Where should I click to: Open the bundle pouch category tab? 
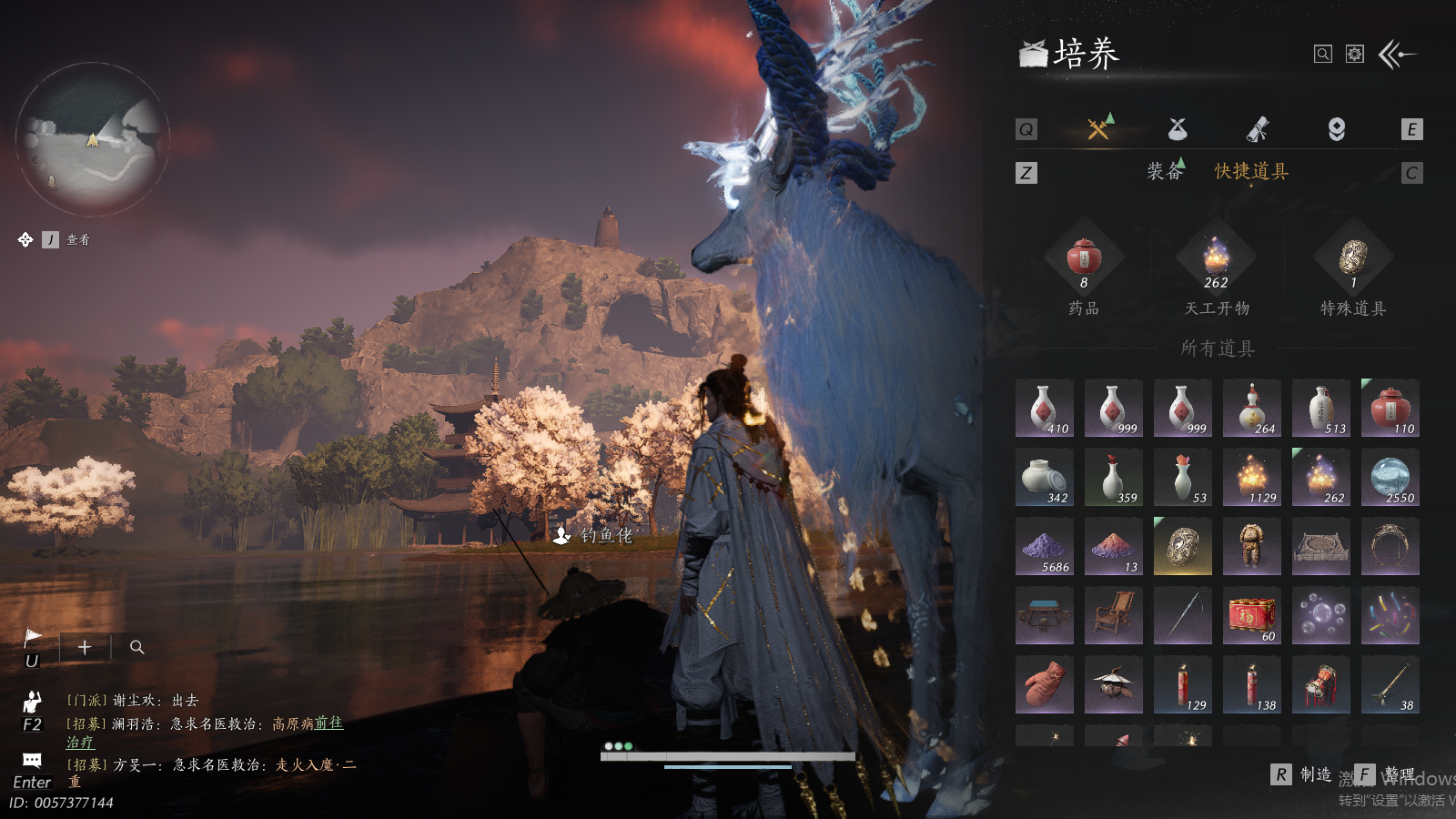coord(1178,129)
